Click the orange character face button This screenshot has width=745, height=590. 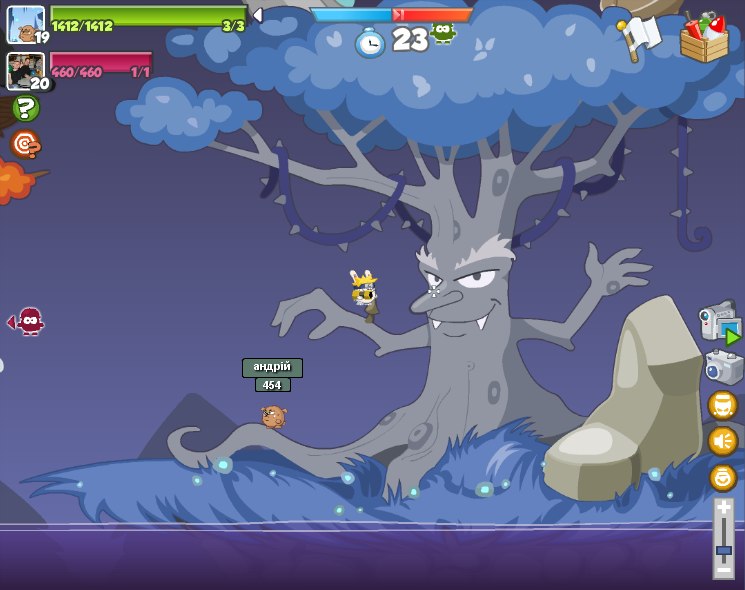pos(722,405)
